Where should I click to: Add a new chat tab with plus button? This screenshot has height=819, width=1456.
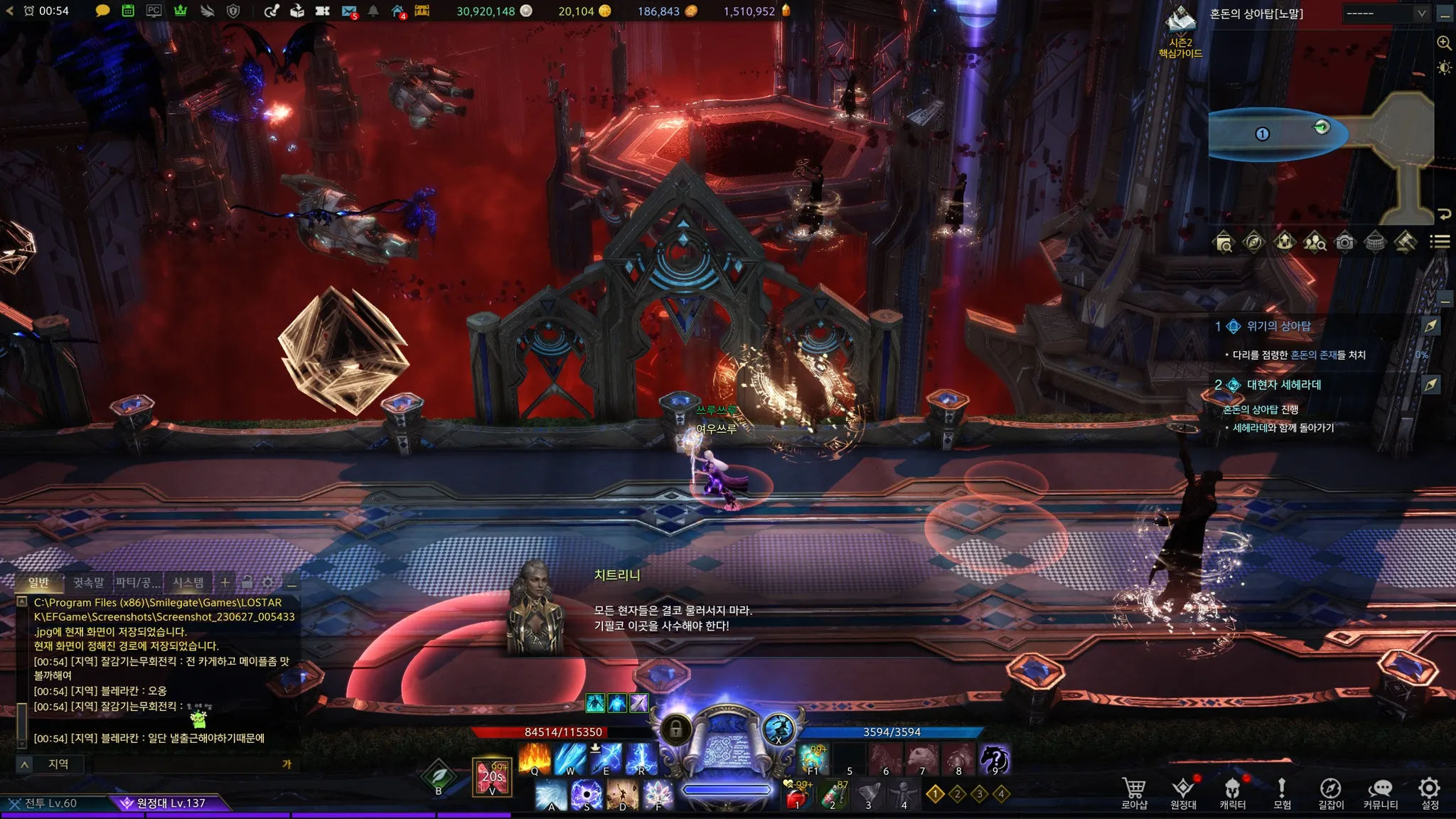point(225,582)
